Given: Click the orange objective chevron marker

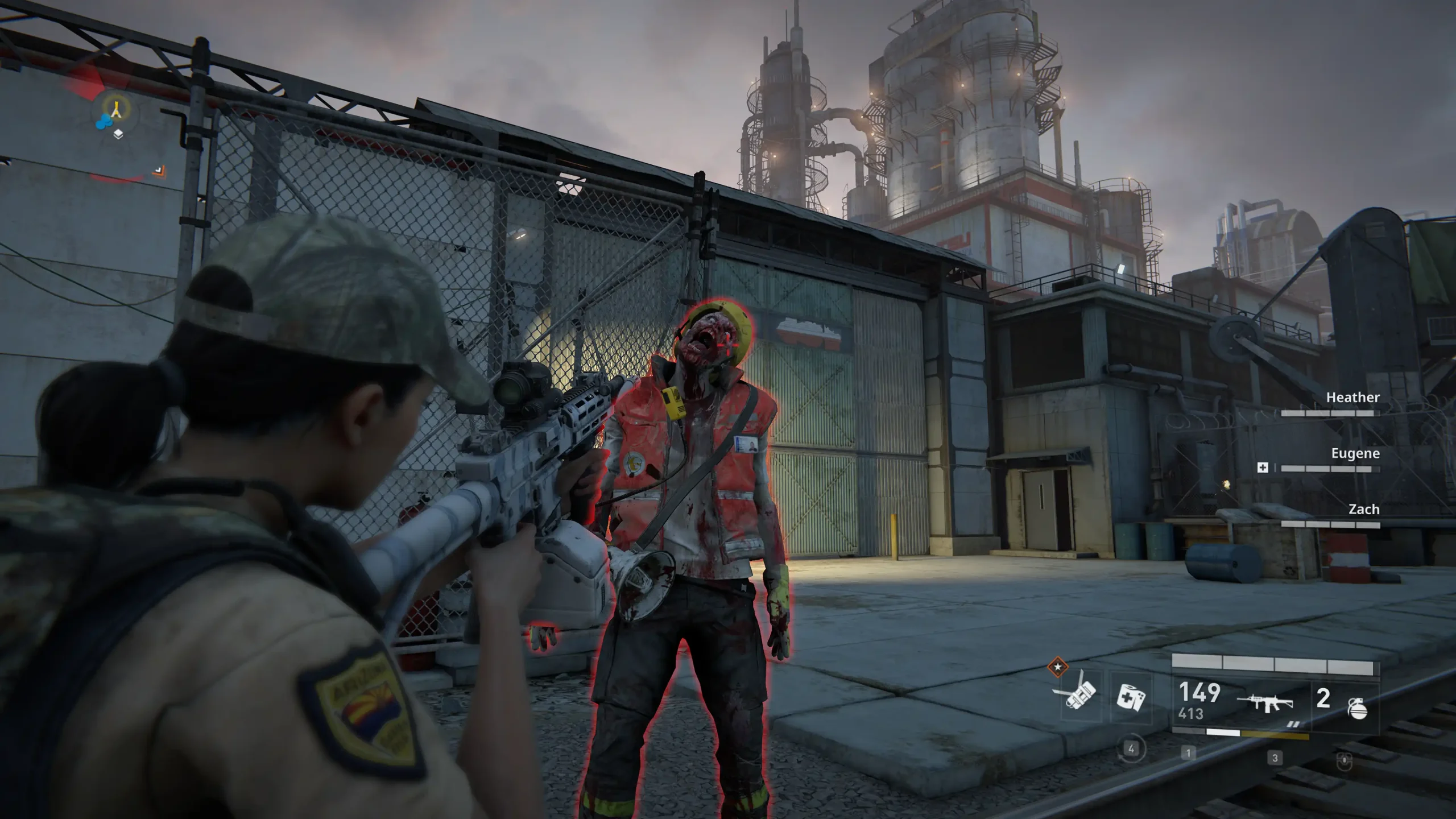Looking at the screenshot, I should [x=159, y=169].
